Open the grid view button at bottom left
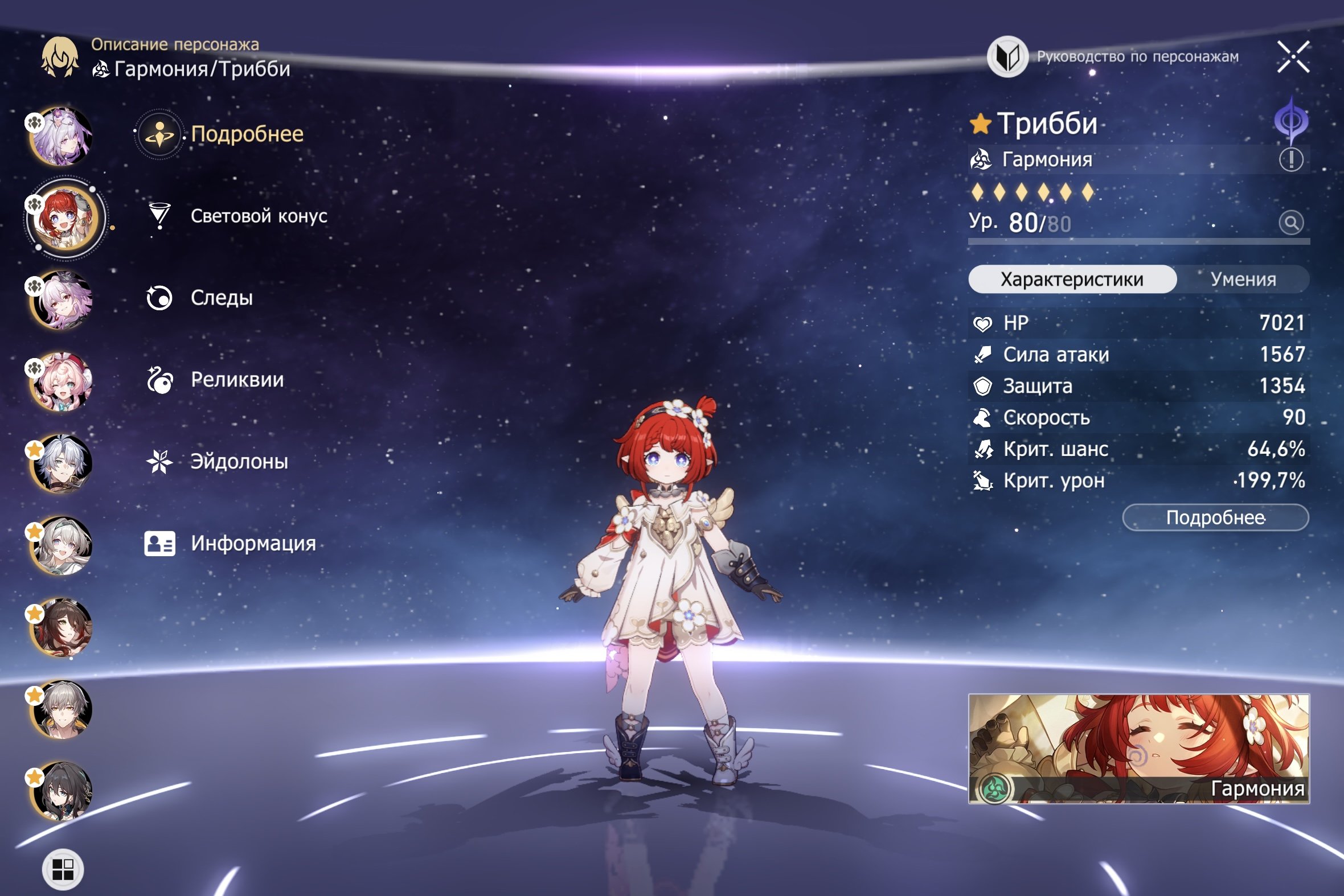Image resolution: width=1344 pixels, height=896 pixels. click(63, 869)
